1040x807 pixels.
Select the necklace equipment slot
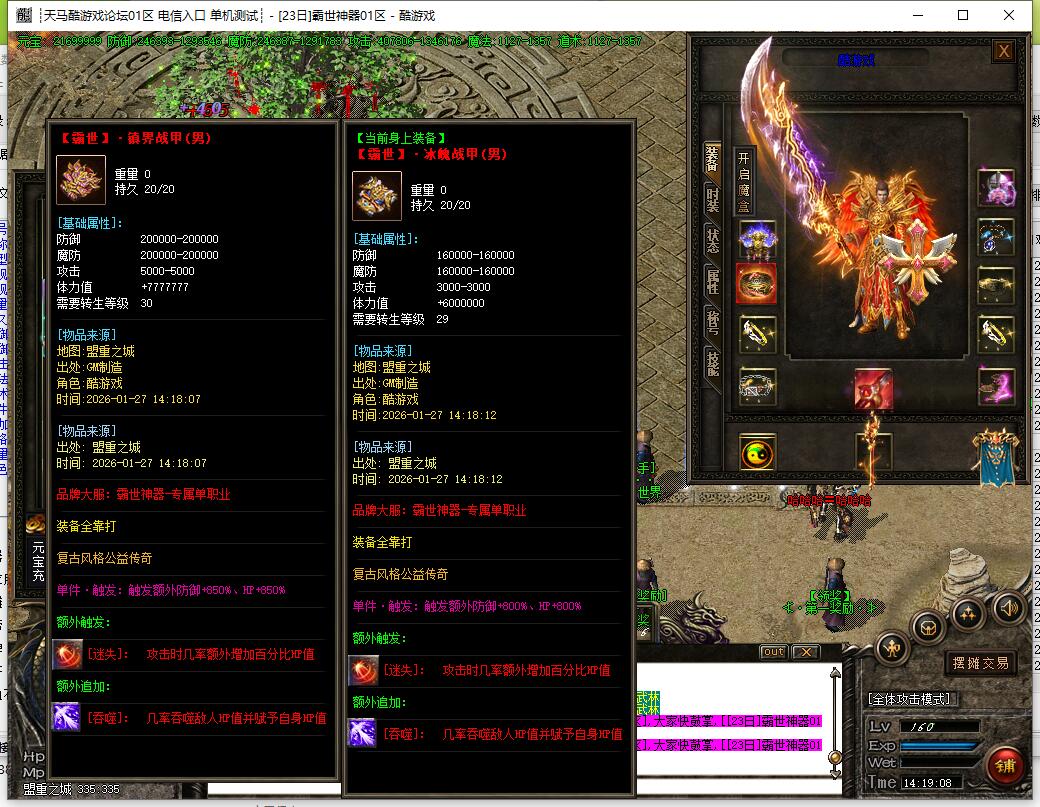[996, 239]
